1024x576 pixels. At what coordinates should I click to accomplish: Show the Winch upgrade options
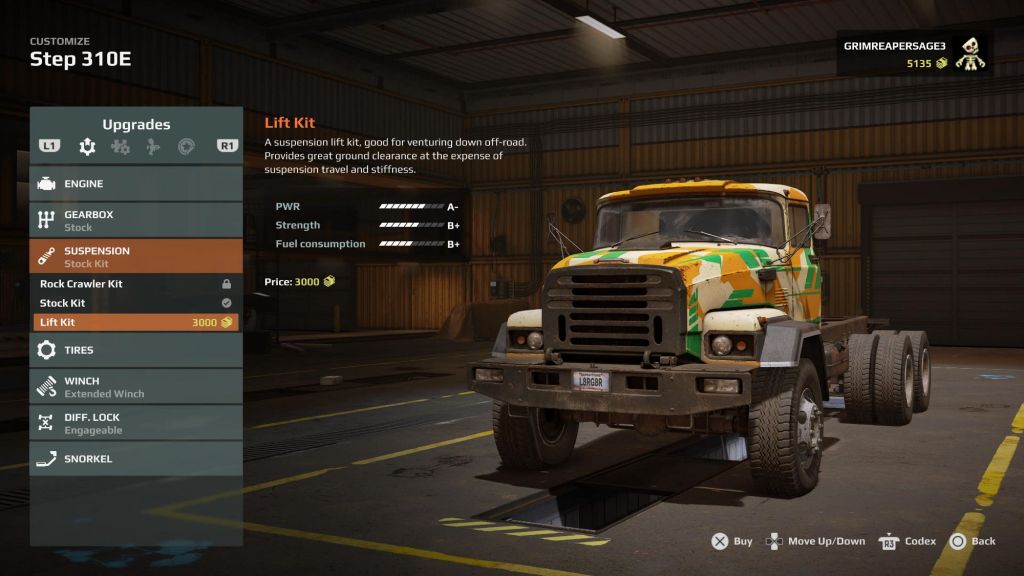coord(136,387)
